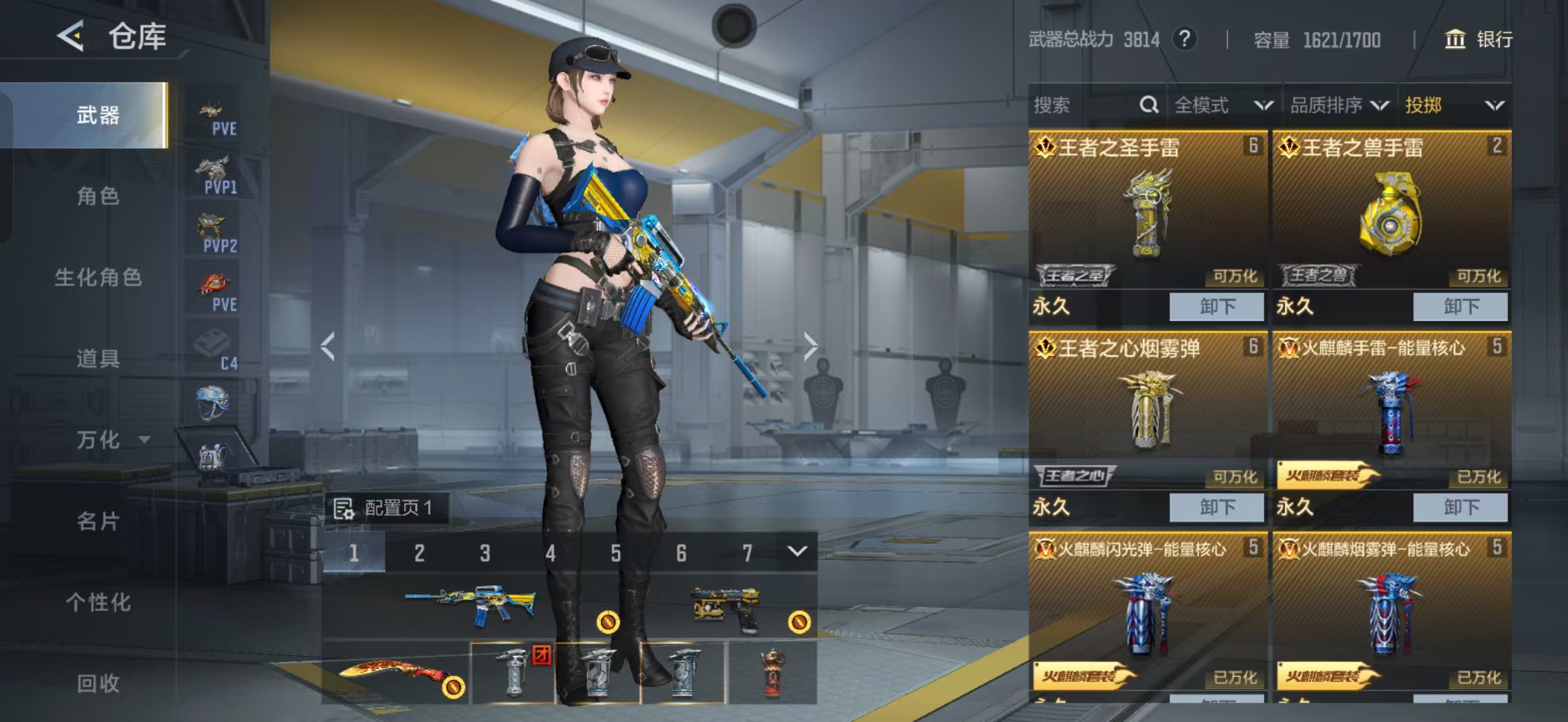Open the 回收 section
This screenshot has height=722, width=1568.
[97, 683]
